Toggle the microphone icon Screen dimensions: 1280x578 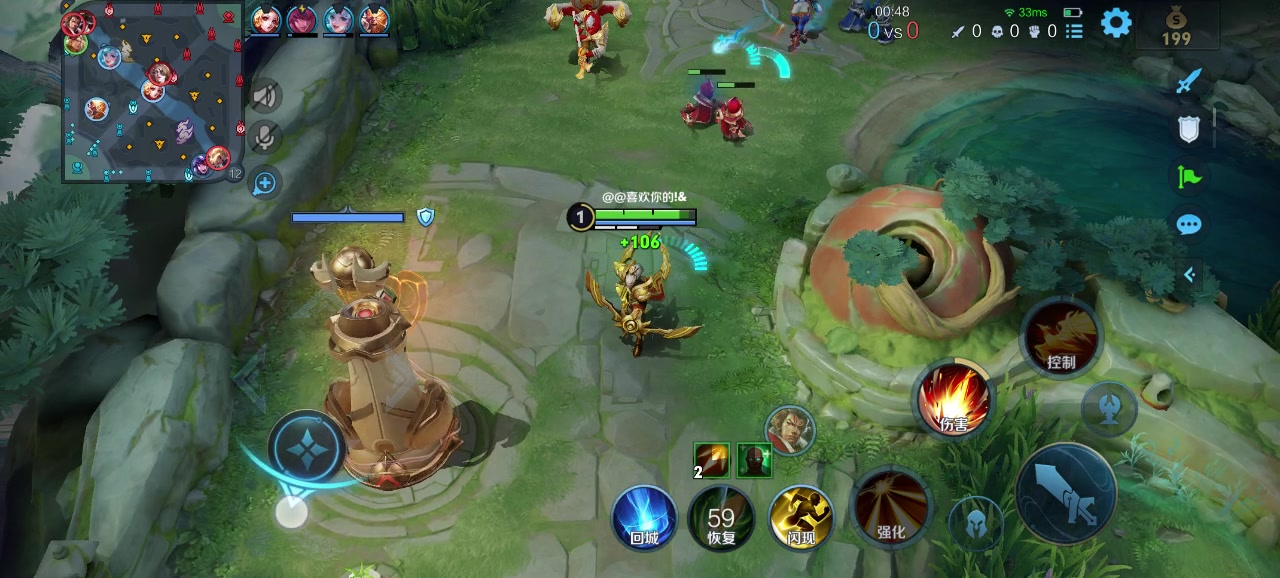click(x=265, y=137)
